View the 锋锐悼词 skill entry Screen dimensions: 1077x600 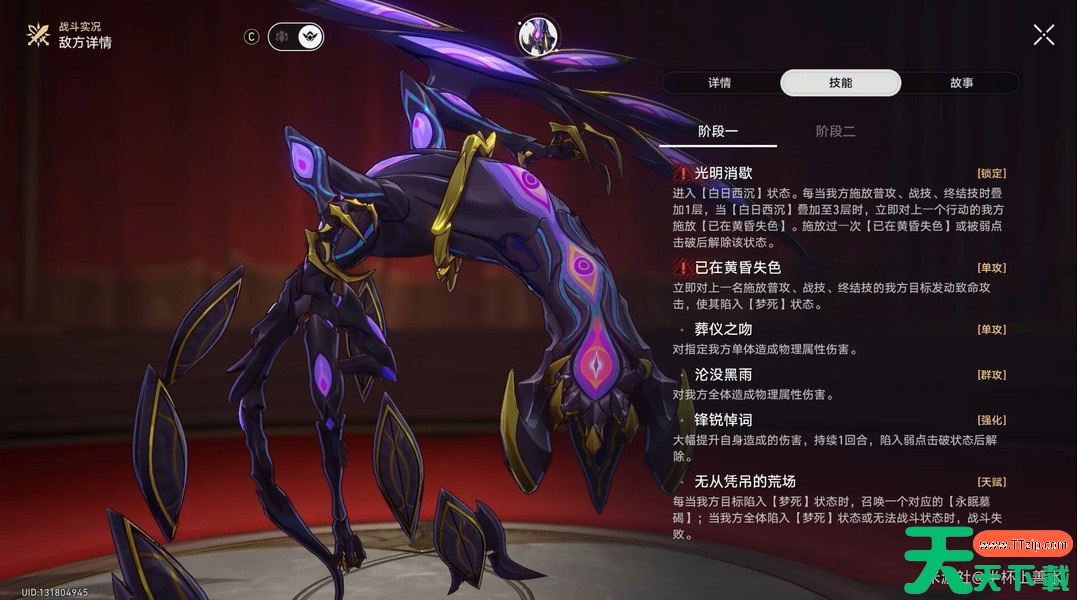click(x=723, y=420)
